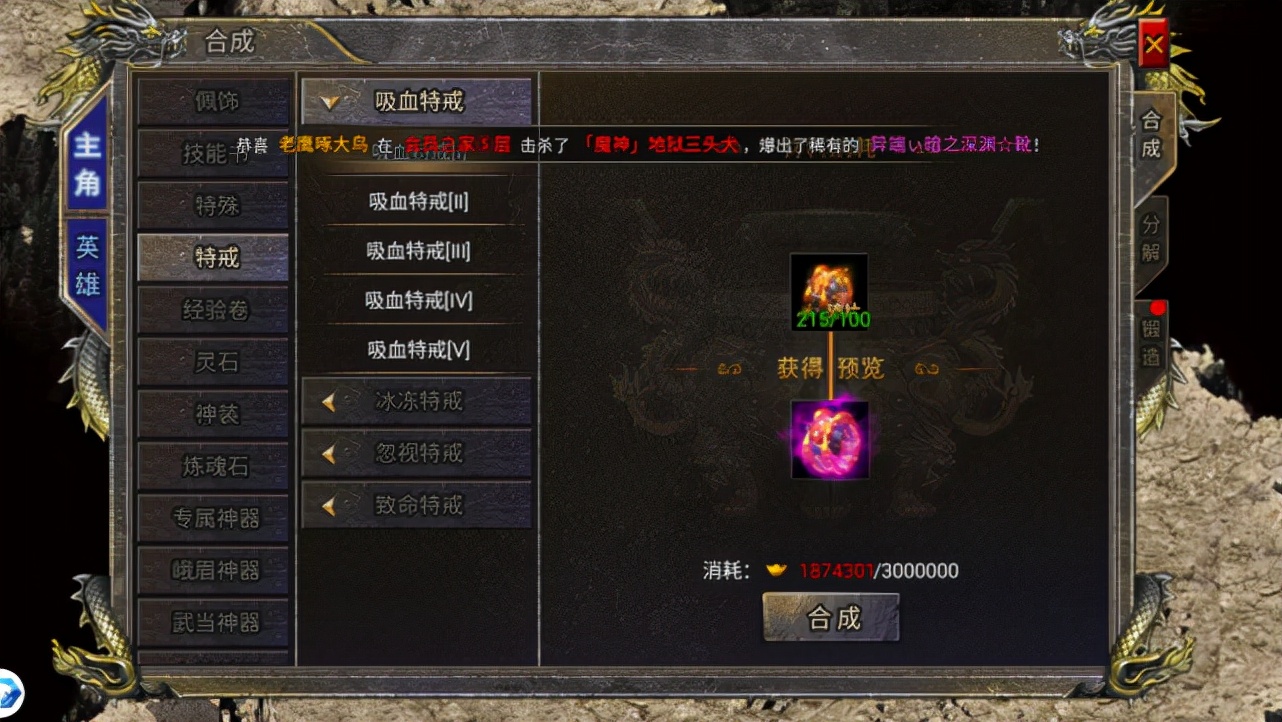The image size is (1282, 722).
Task: Select the 特戒 special ring category
Action: click(x=214, y=257)
